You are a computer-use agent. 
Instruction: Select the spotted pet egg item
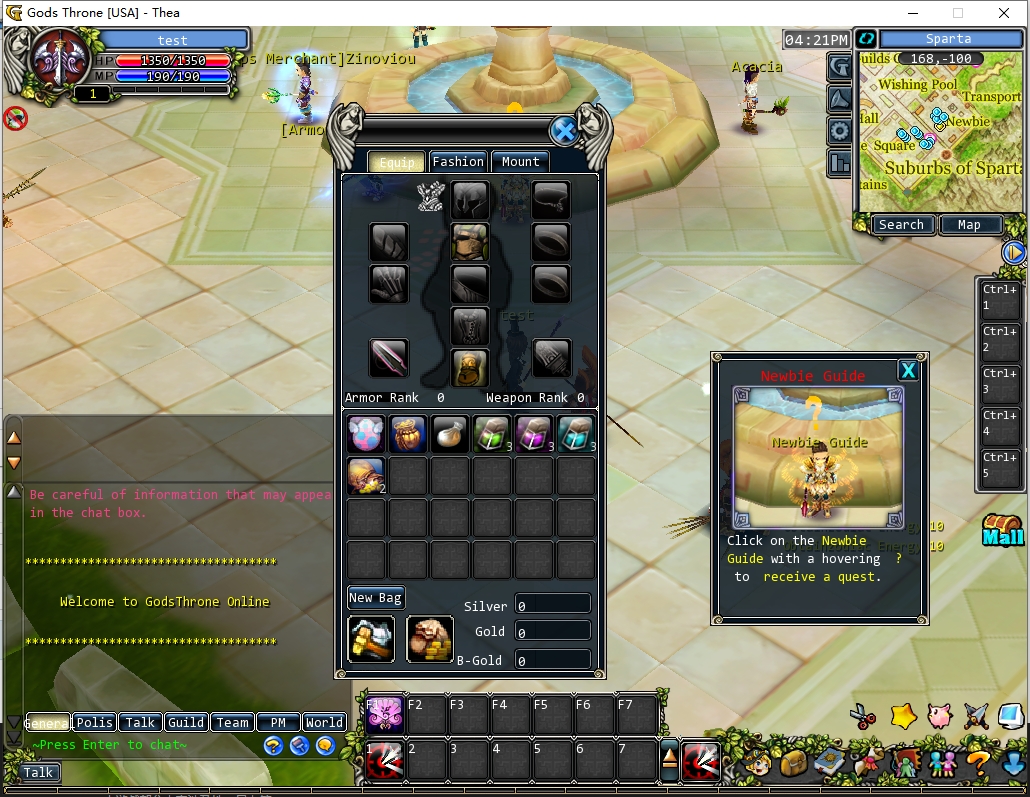366,434
